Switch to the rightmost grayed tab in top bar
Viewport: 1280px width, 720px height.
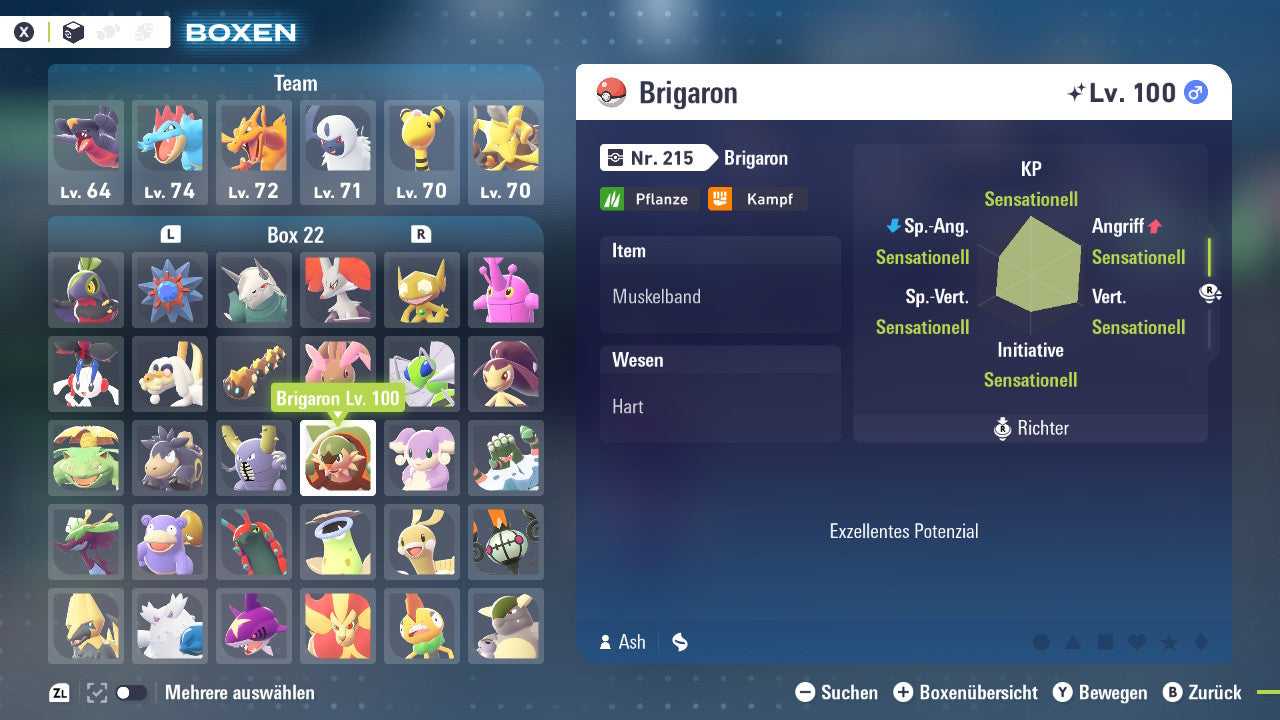[145, 31]
